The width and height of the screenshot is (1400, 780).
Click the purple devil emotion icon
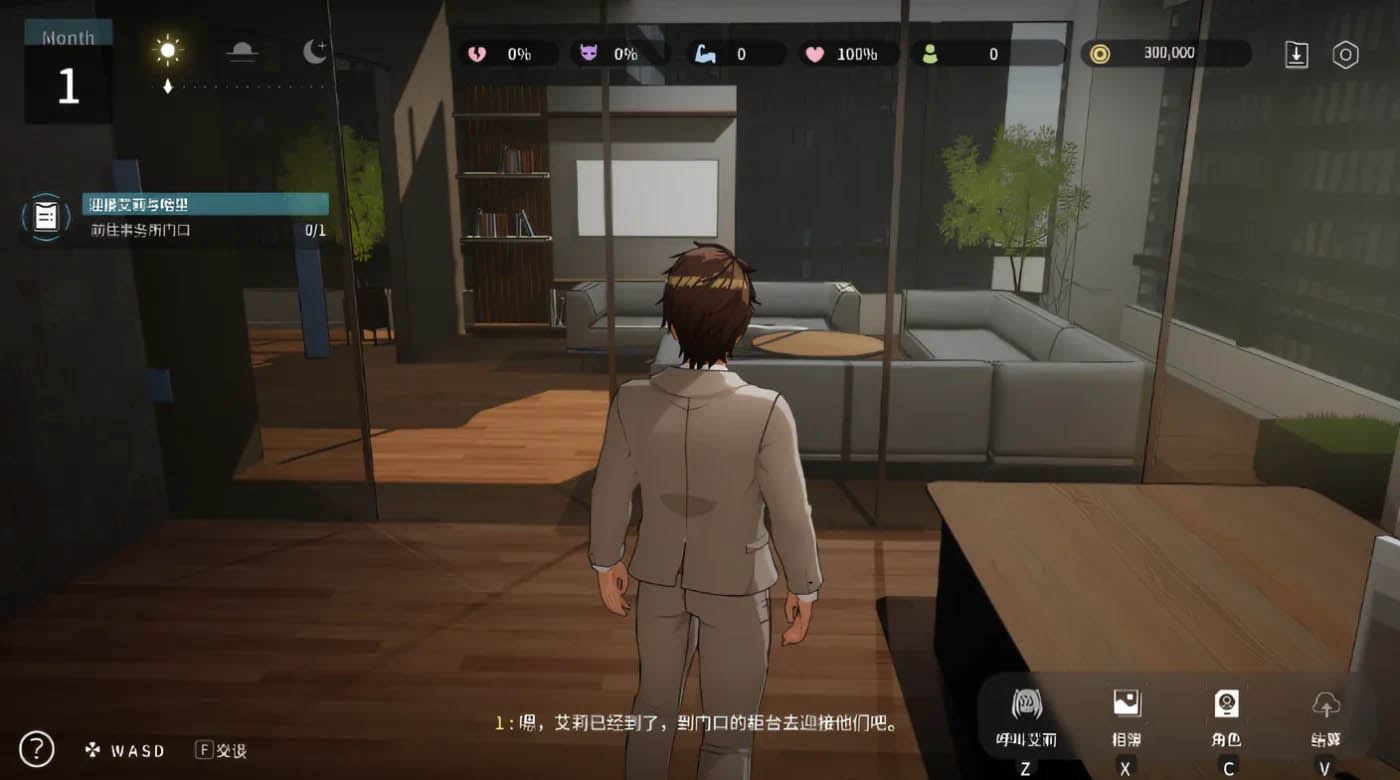point(586,54)
